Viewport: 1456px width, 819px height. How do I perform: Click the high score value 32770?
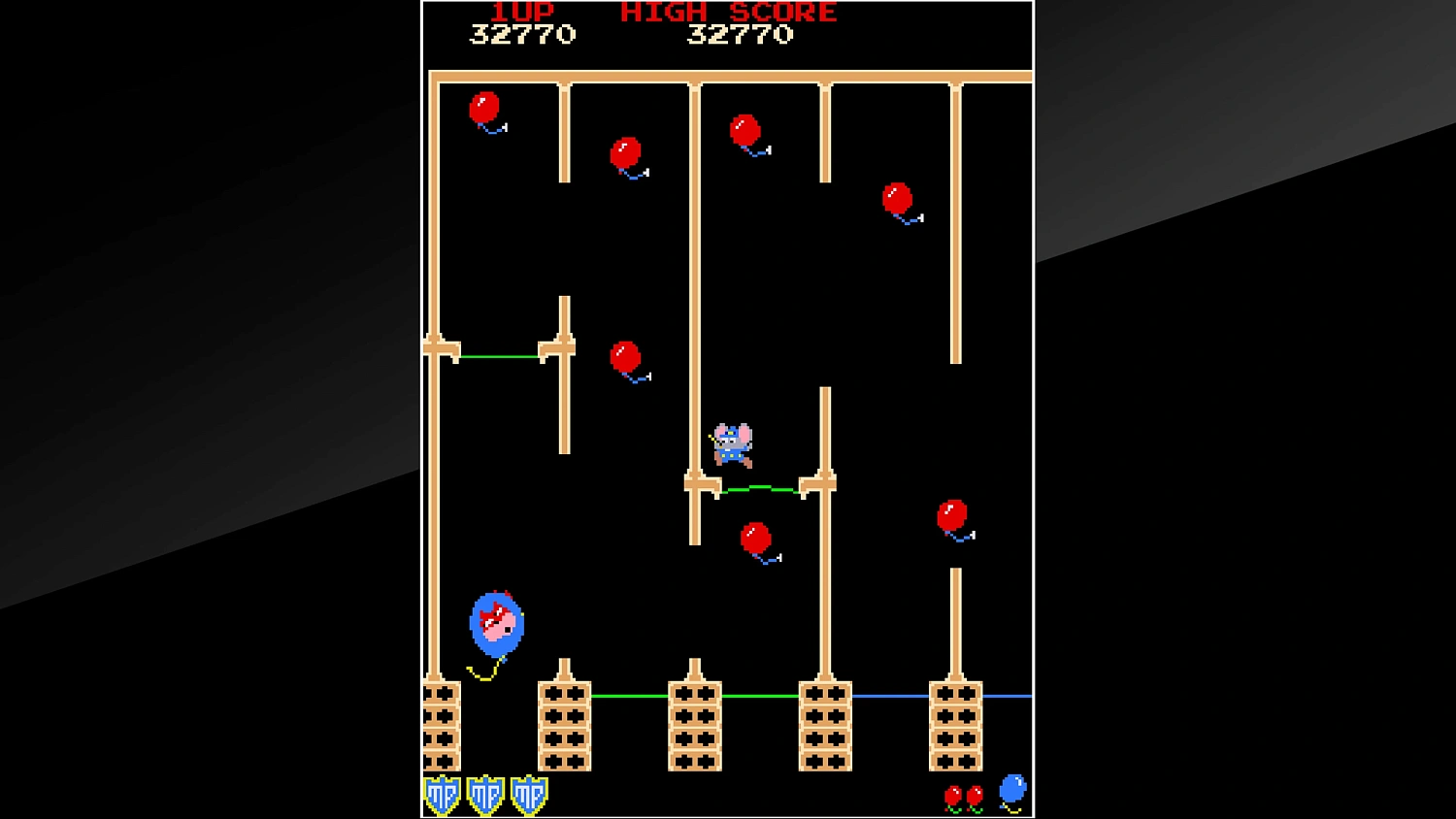coord(740,36)
